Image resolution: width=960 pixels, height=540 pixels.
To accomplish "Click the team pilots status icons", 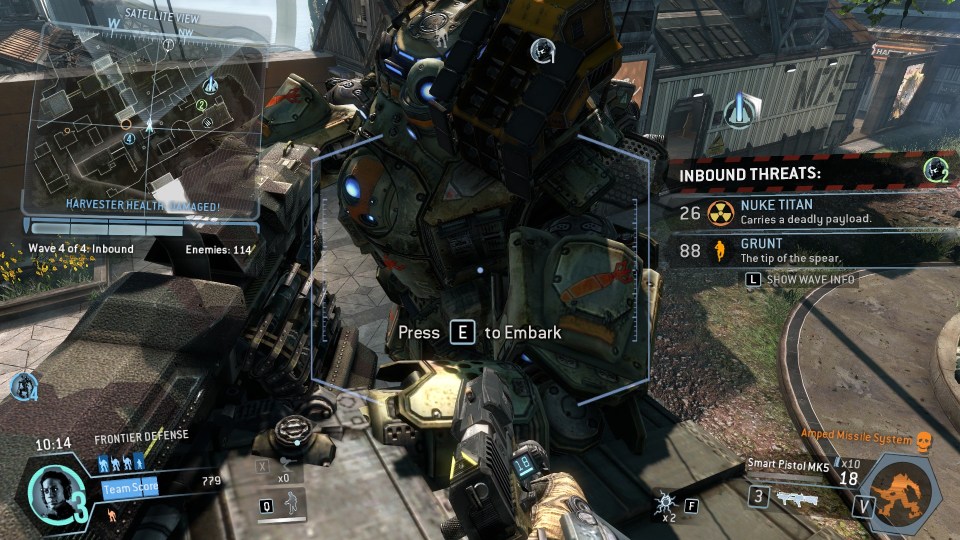I will tap(120, 464).
